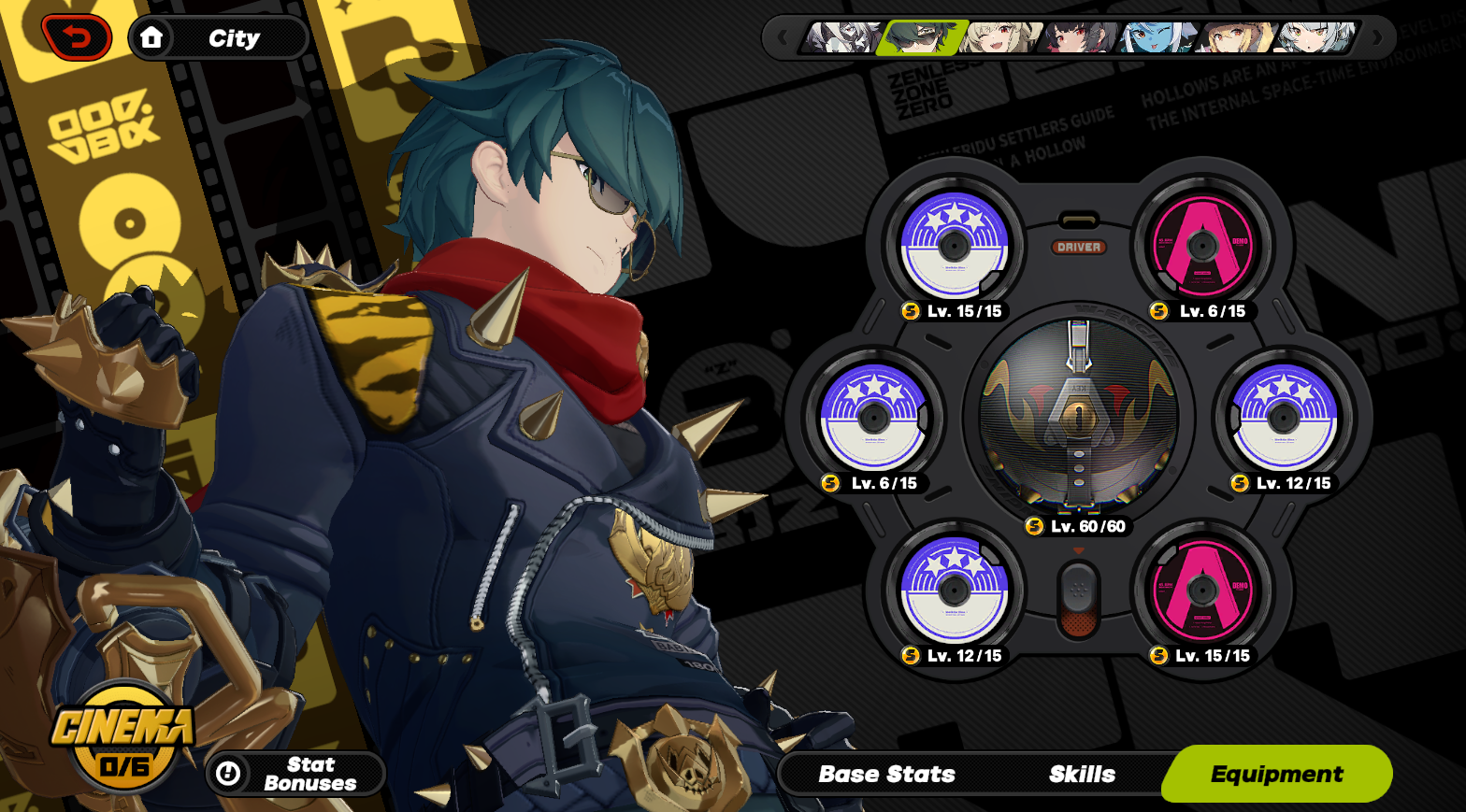The width and height of the screenshot is (1466, 812).
Task: Choose the blonde character with hat portrait
Action: coord(1236,38)
